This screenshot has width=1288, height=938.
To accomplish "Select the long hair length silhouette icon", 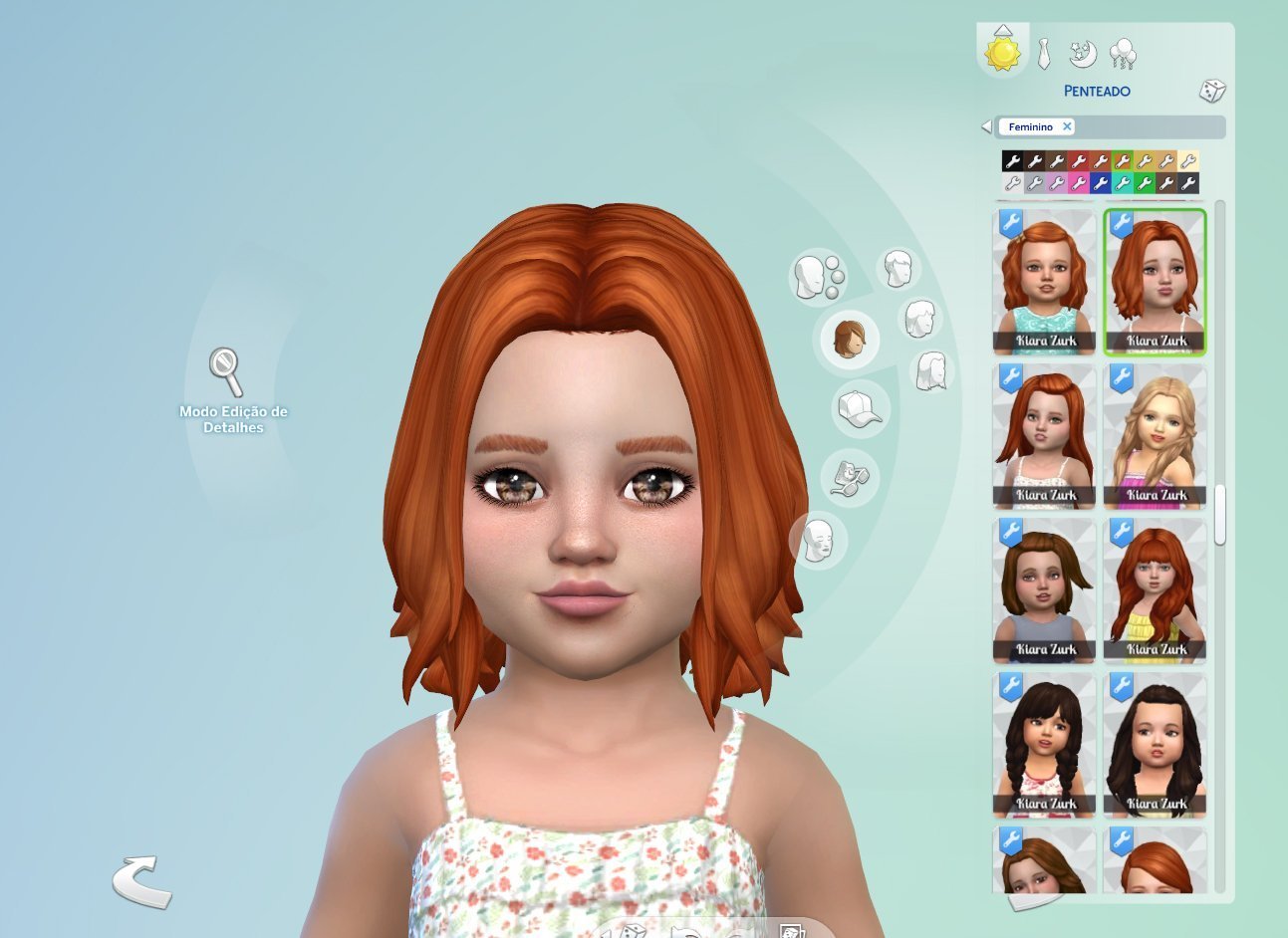I will [930, 372].
